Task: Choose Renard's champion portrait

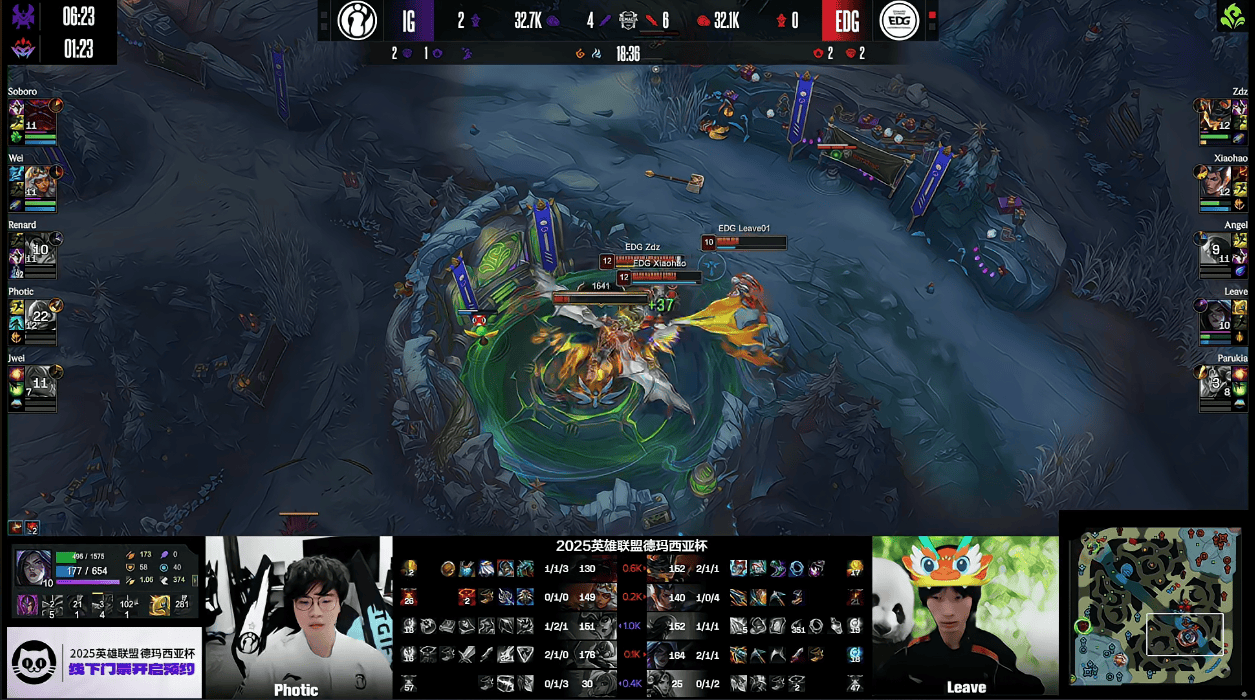Action: pyautogui.click(x=40, y=249)
